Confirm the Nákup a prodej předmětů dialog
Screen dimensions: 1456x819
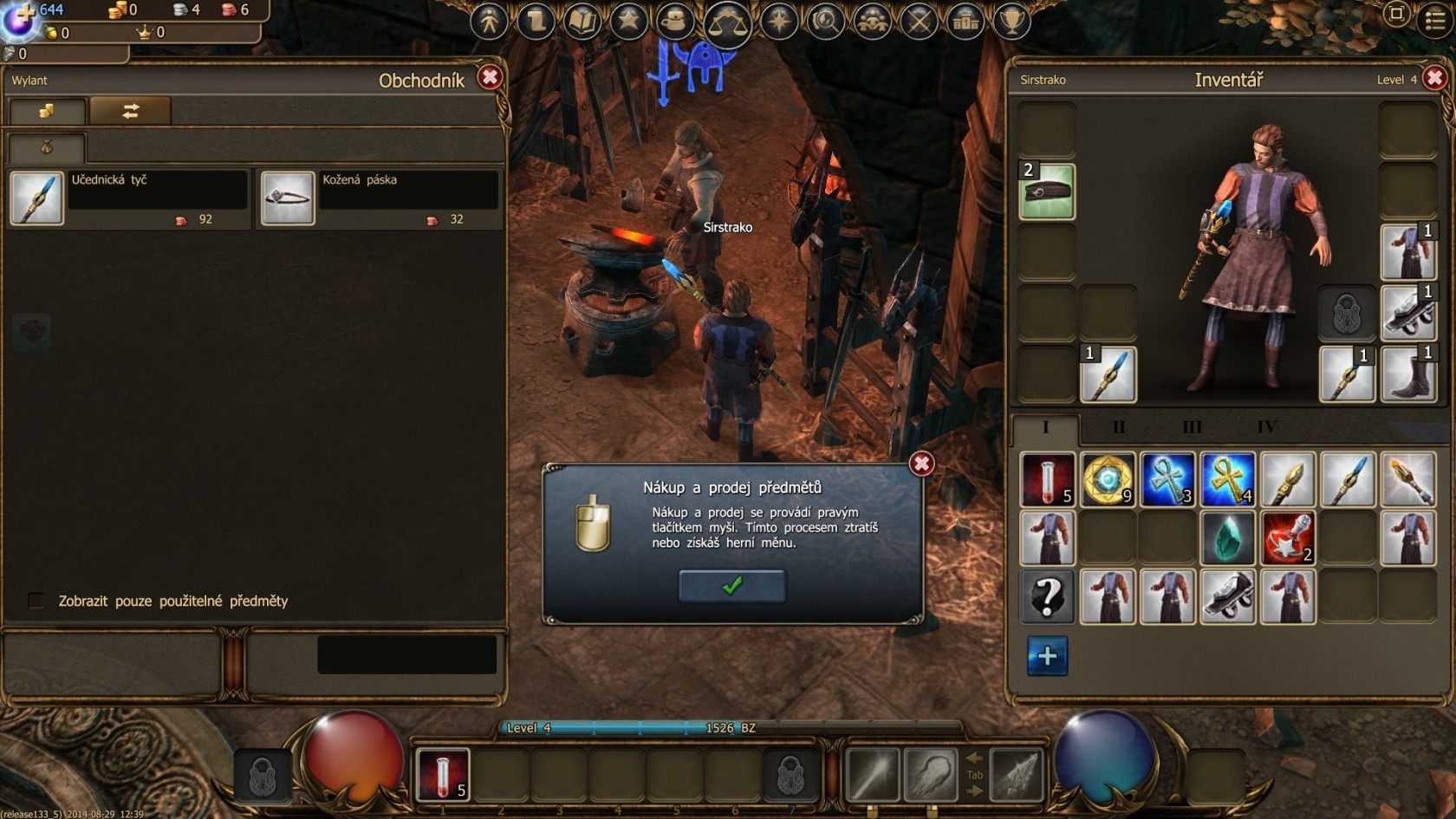coord(732,586)
